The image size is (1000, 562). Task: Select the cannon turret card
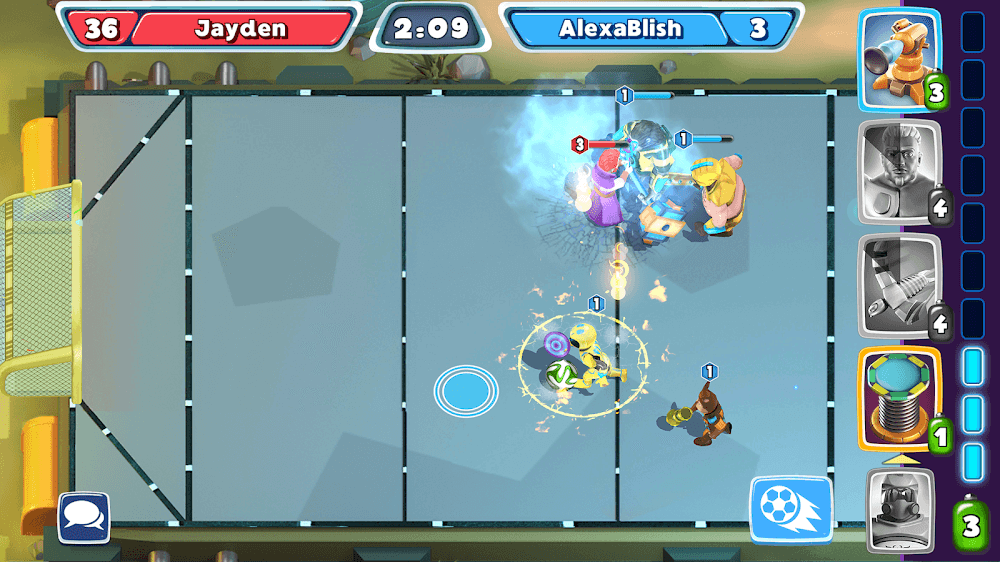(x=899, y=59)
